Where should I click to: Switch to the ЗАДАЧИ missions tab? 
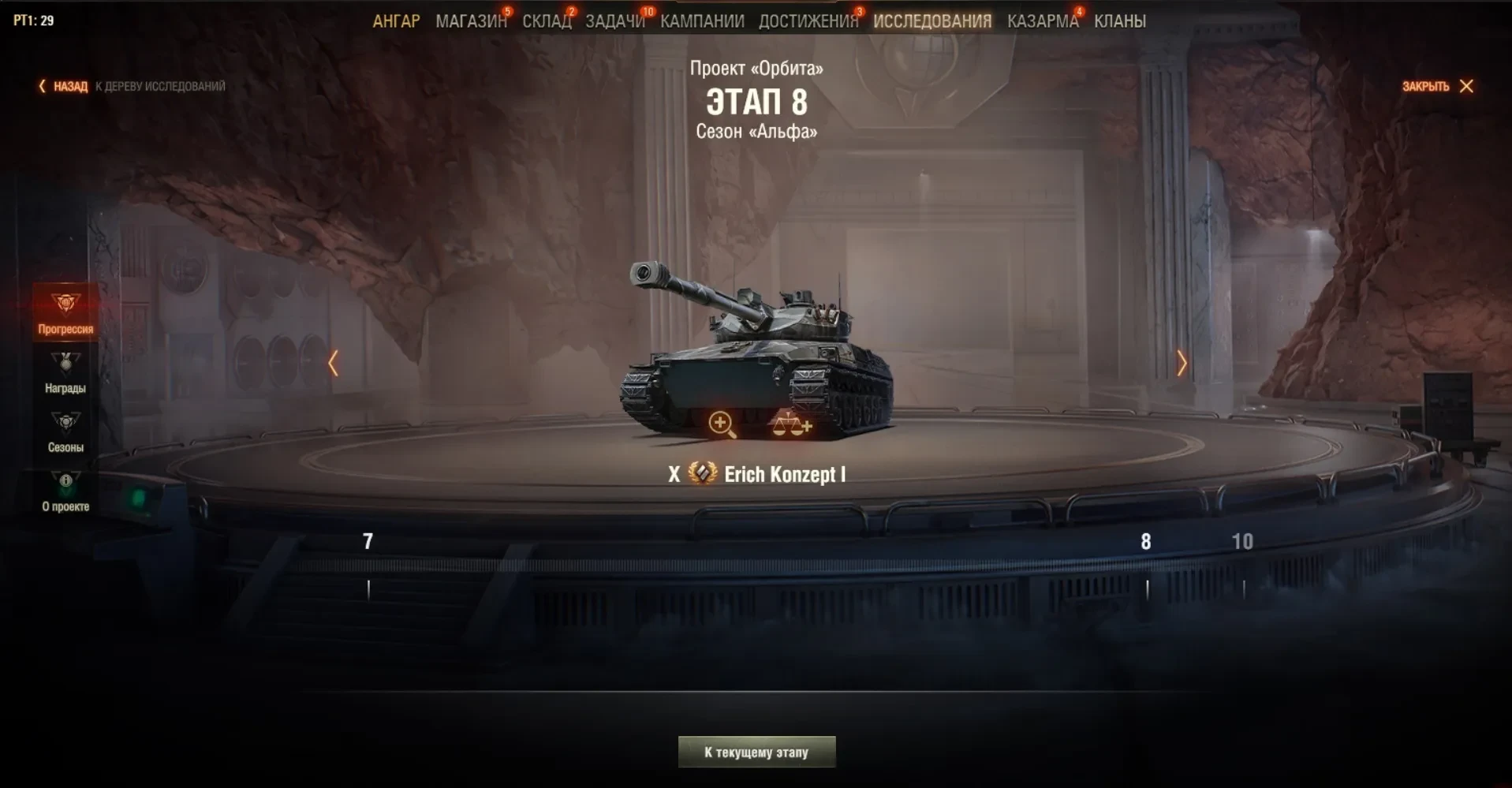(x=614, y=21)
